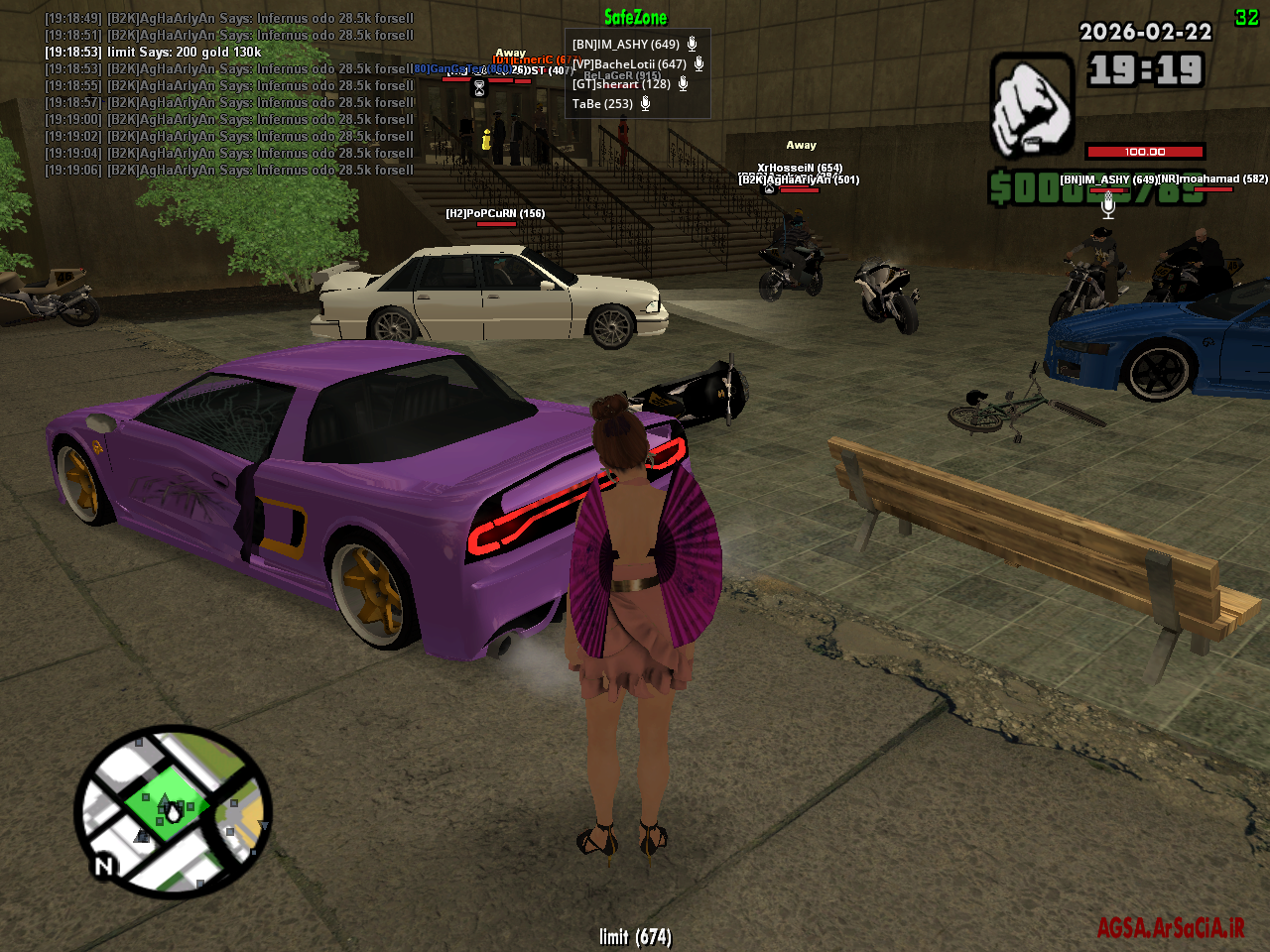Select [GT]sherart's voice microphone icon
The height and width of the screenshot is (952, 1270).
click(x=683, y=84)
